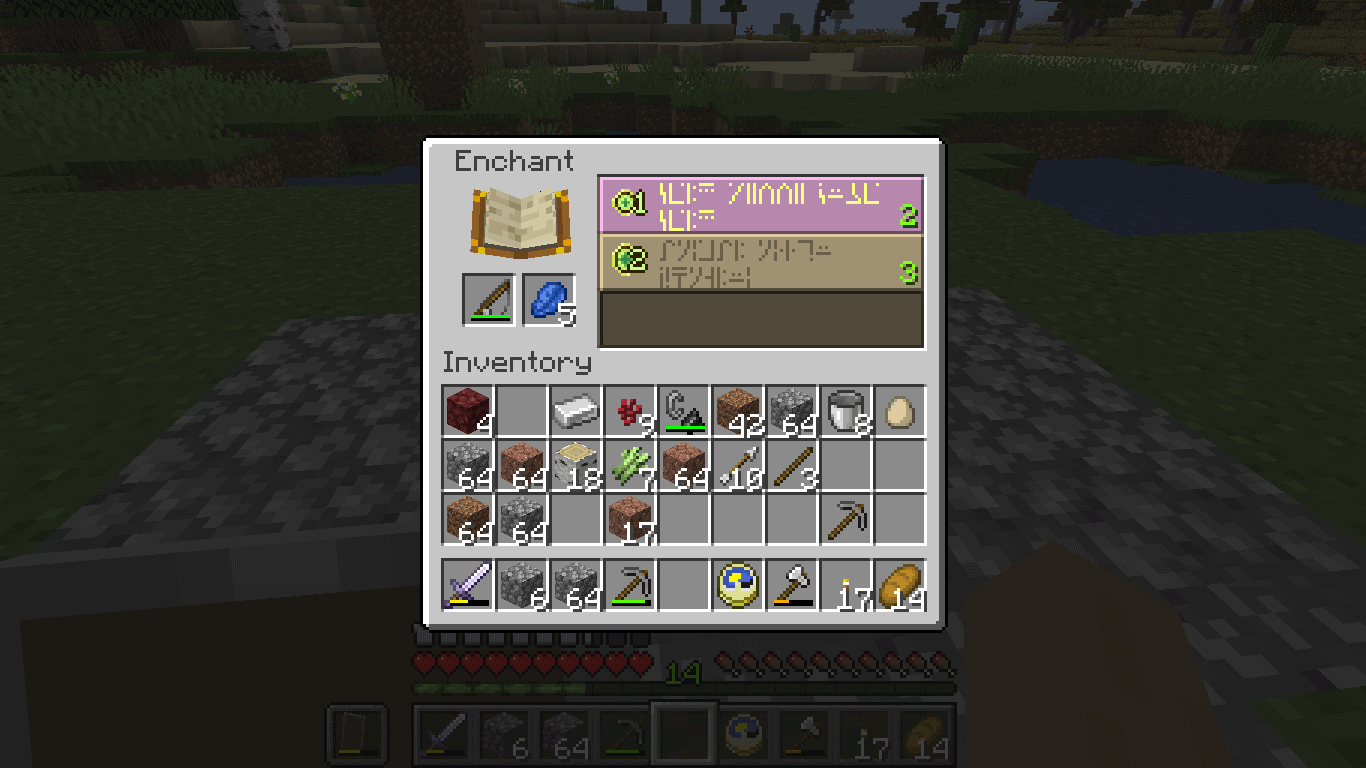Select the arrows stack of 10
Viewport: 1366px width, 768px height.
738,465
